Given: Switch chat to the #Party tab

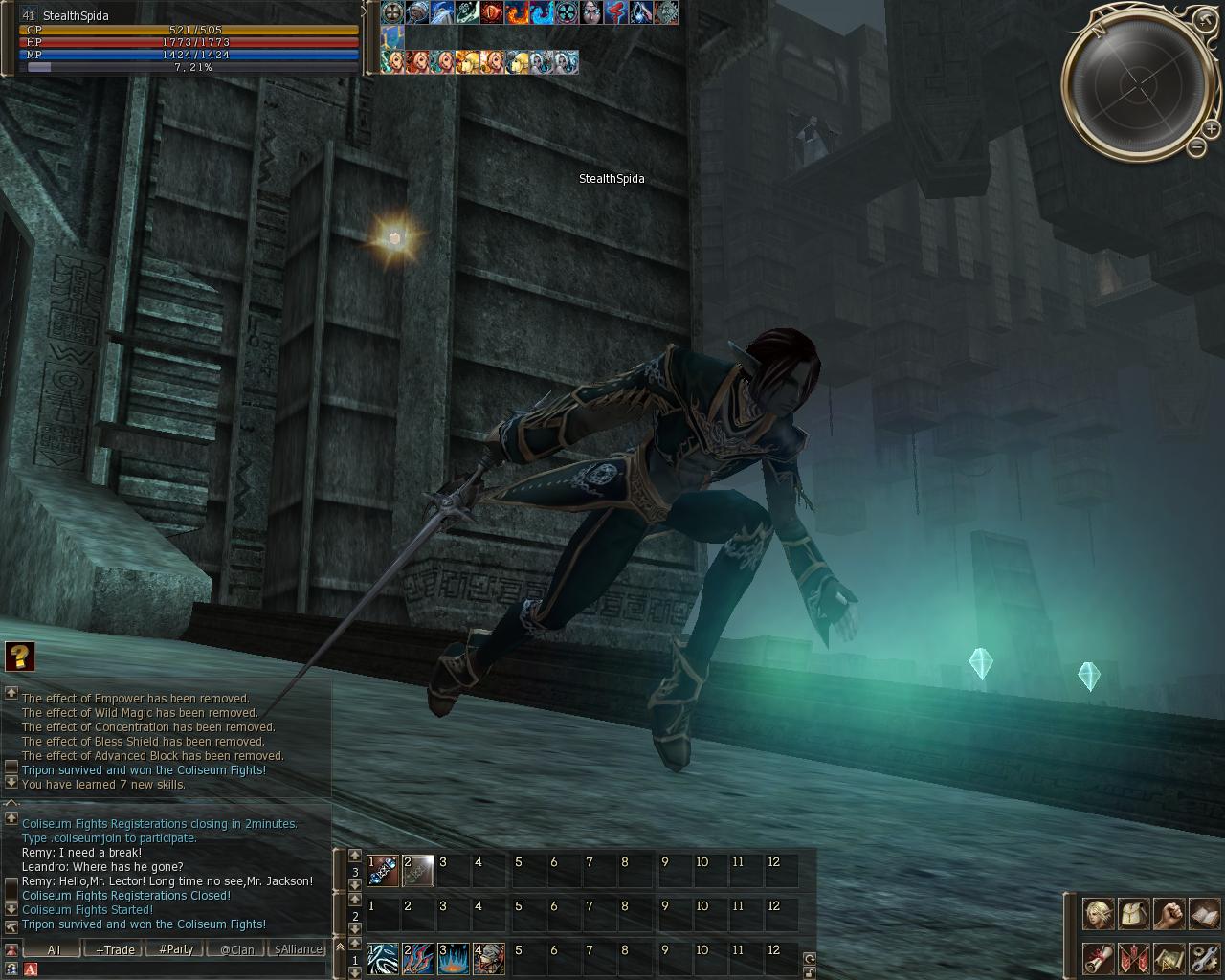Looking at the screenshot, I should click(176, 949).
